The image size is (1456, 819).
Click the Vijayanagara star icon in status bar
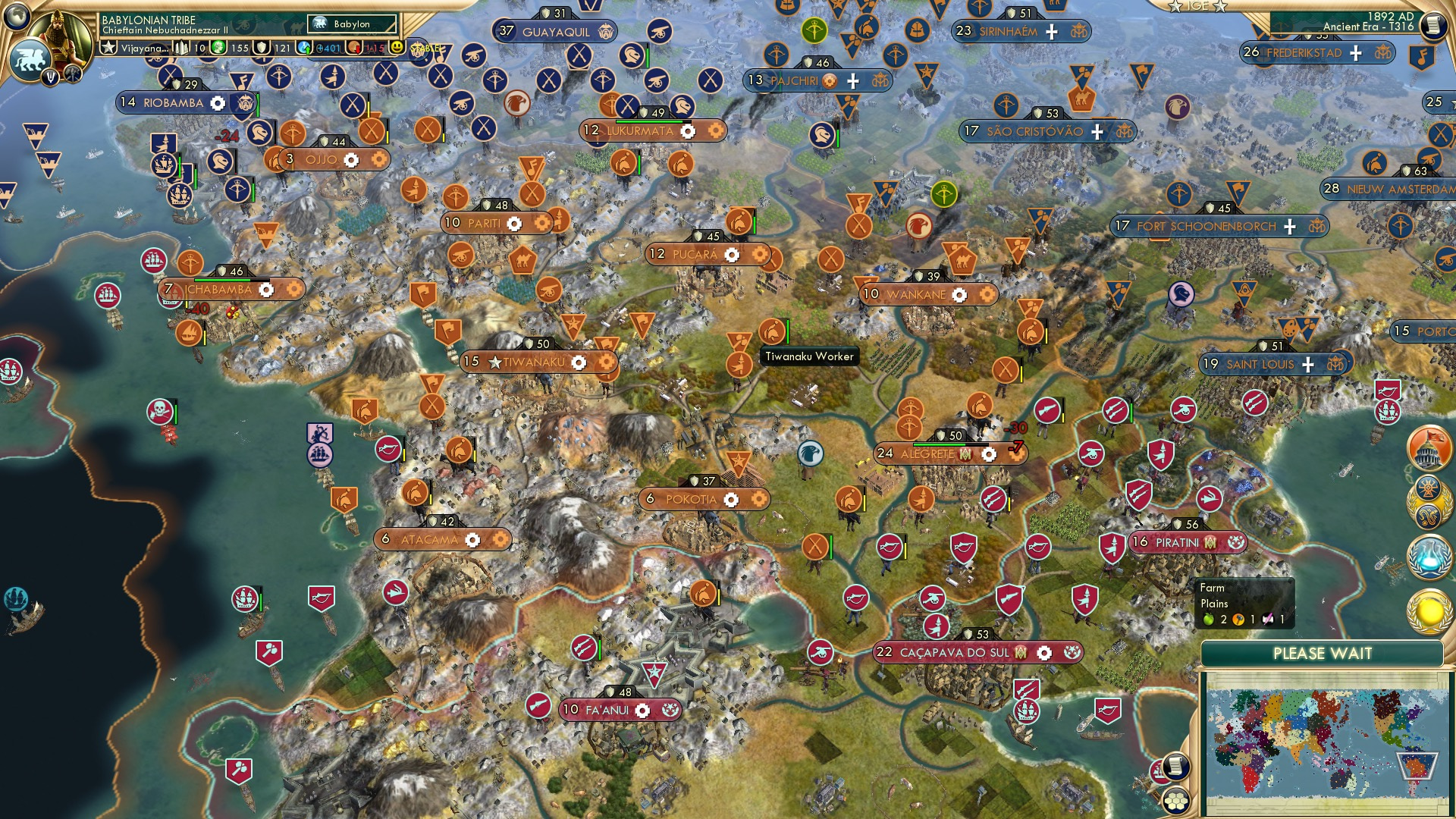(109, 48)
